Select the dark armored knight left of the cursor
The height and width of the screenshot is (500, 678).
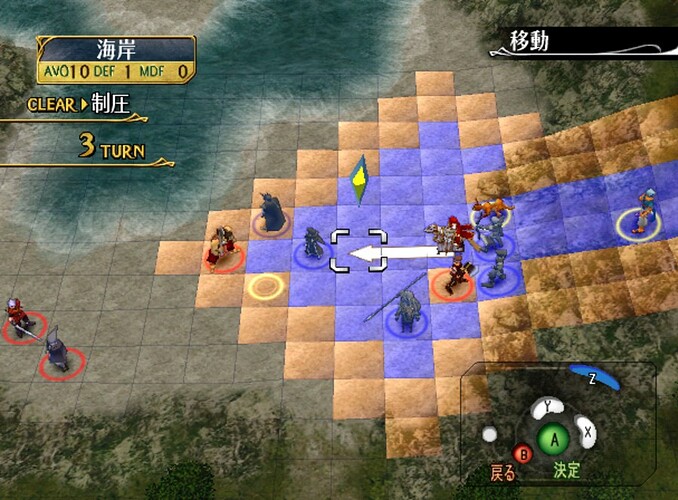tap(313, 243)
